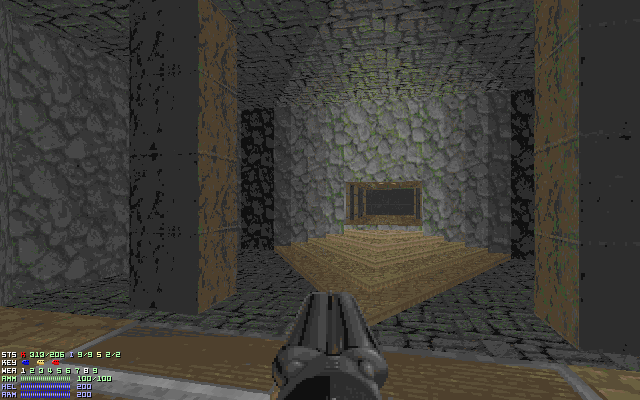Select the yellow skull key icon
This screenshot has height=400, width=640.
(41, 362)
